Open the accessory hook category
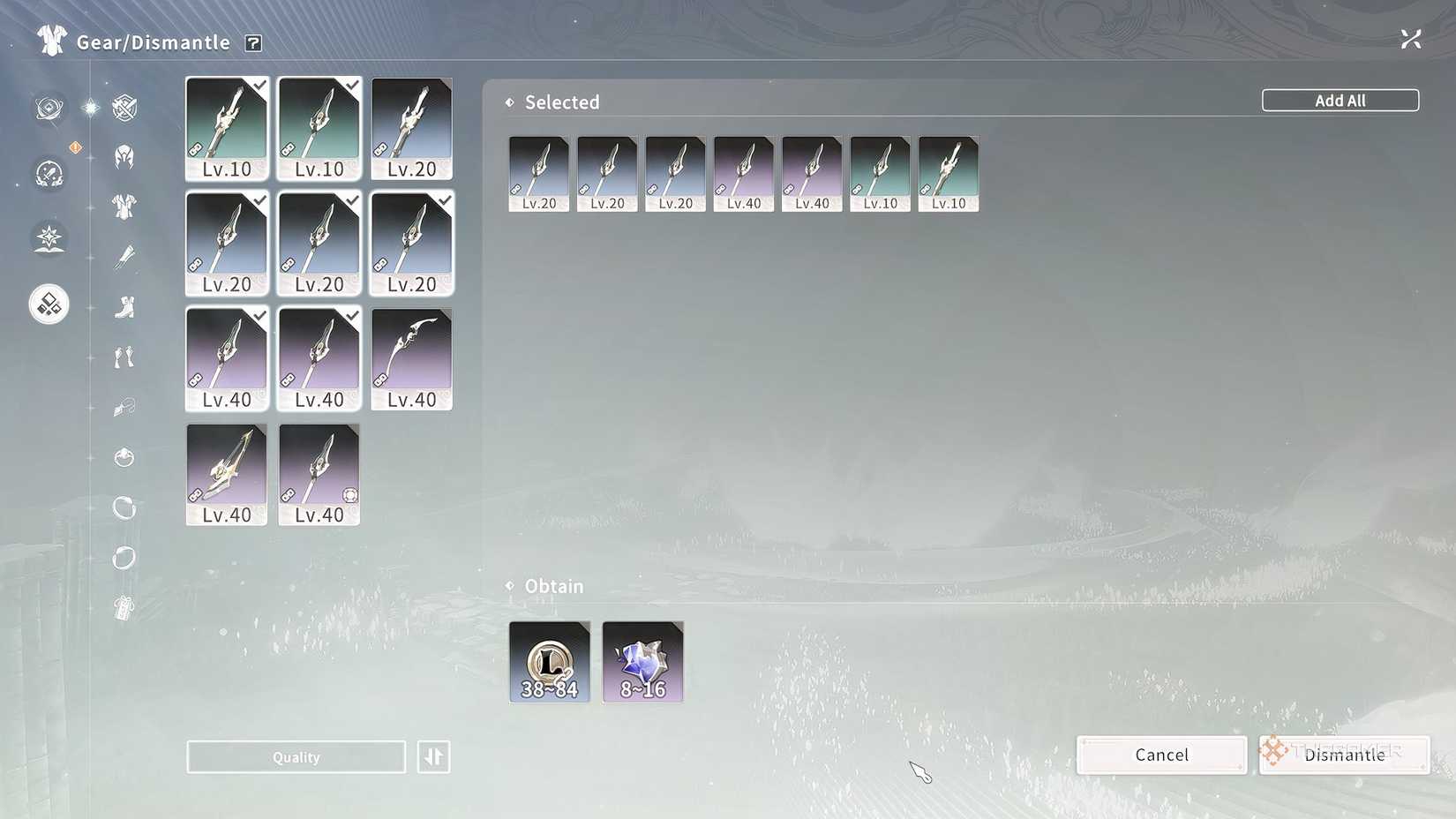 coord(124,406)
